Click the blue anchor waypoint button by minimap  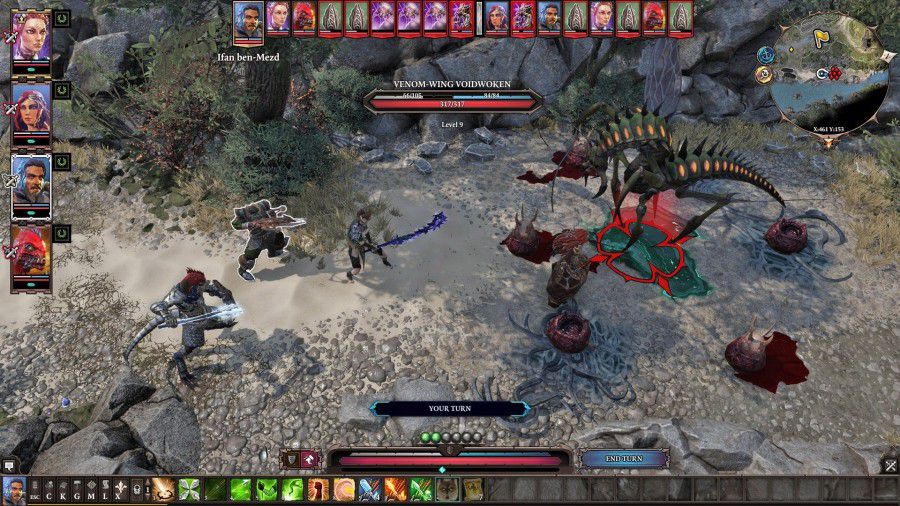[765, 54]
